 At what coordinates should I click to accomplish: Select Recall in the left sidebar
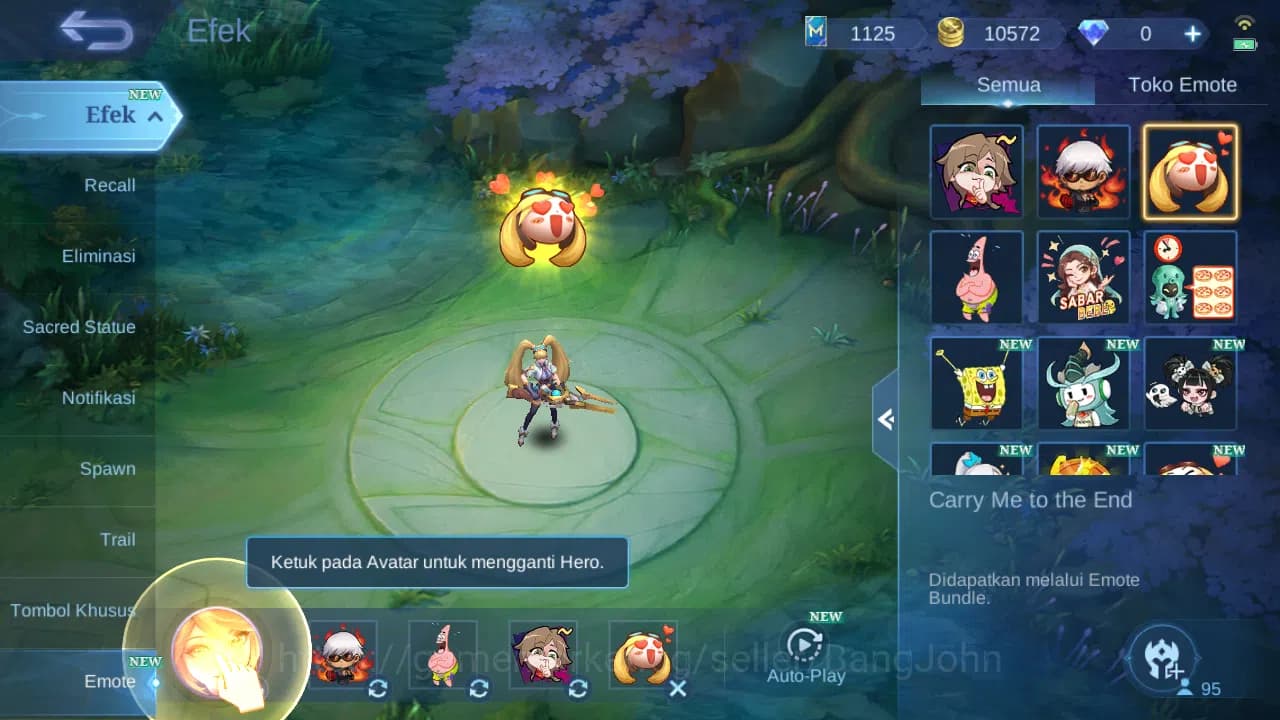(110, 185)
